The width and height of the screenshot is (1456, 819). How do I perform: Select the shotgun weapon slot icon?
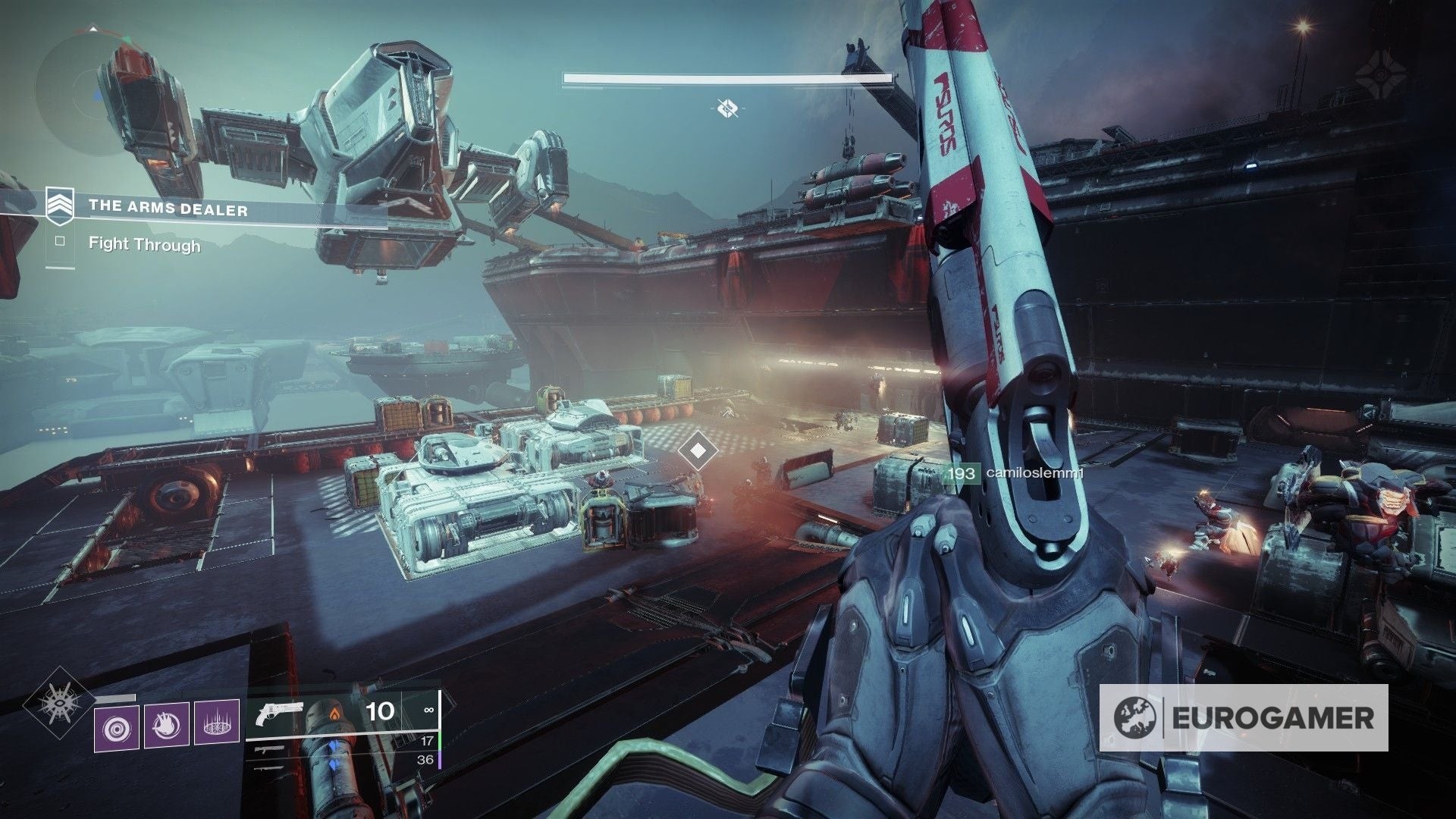click(270, 748)
